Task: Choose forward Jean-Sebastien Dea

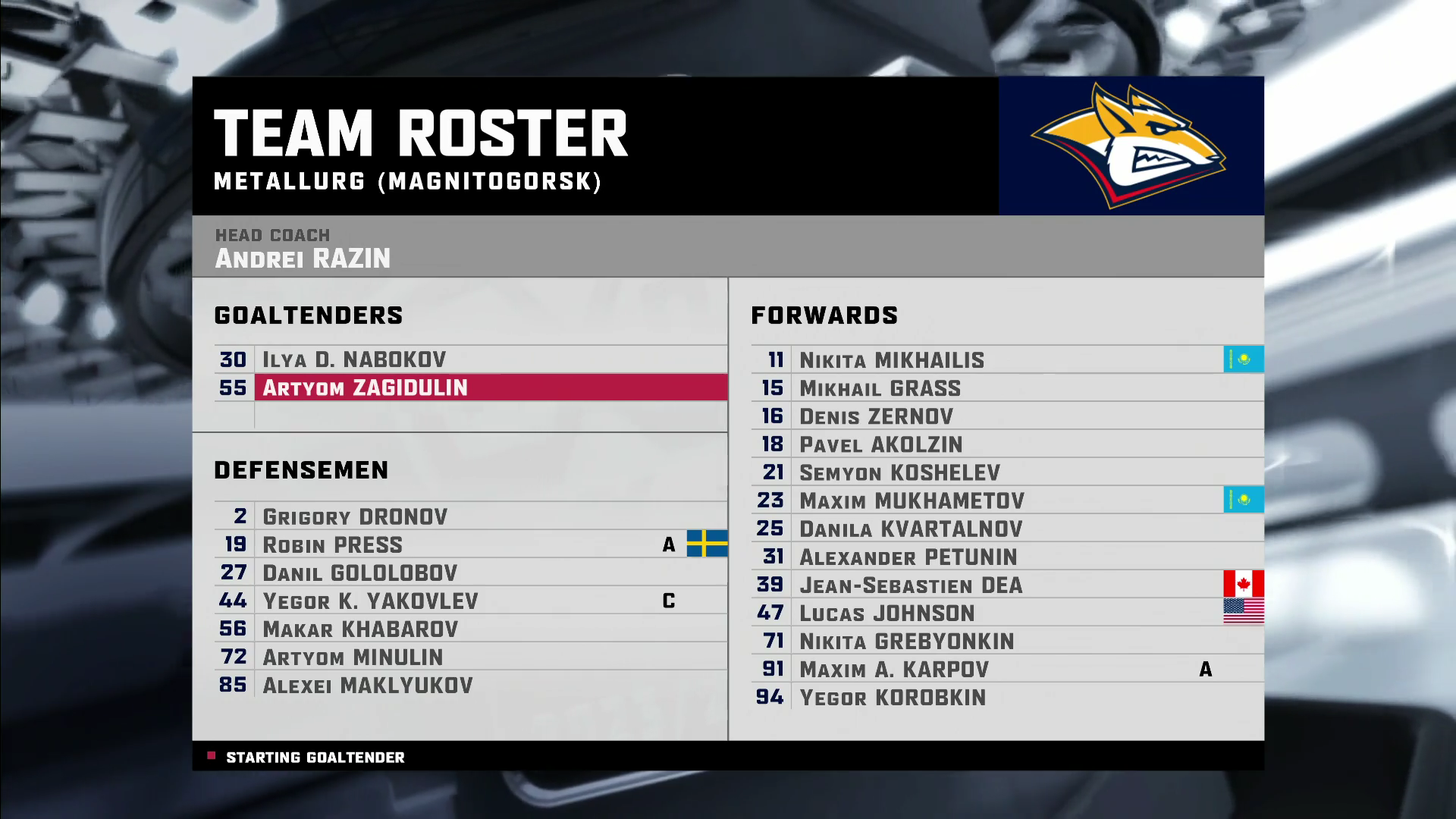Action: click(911, 585)
